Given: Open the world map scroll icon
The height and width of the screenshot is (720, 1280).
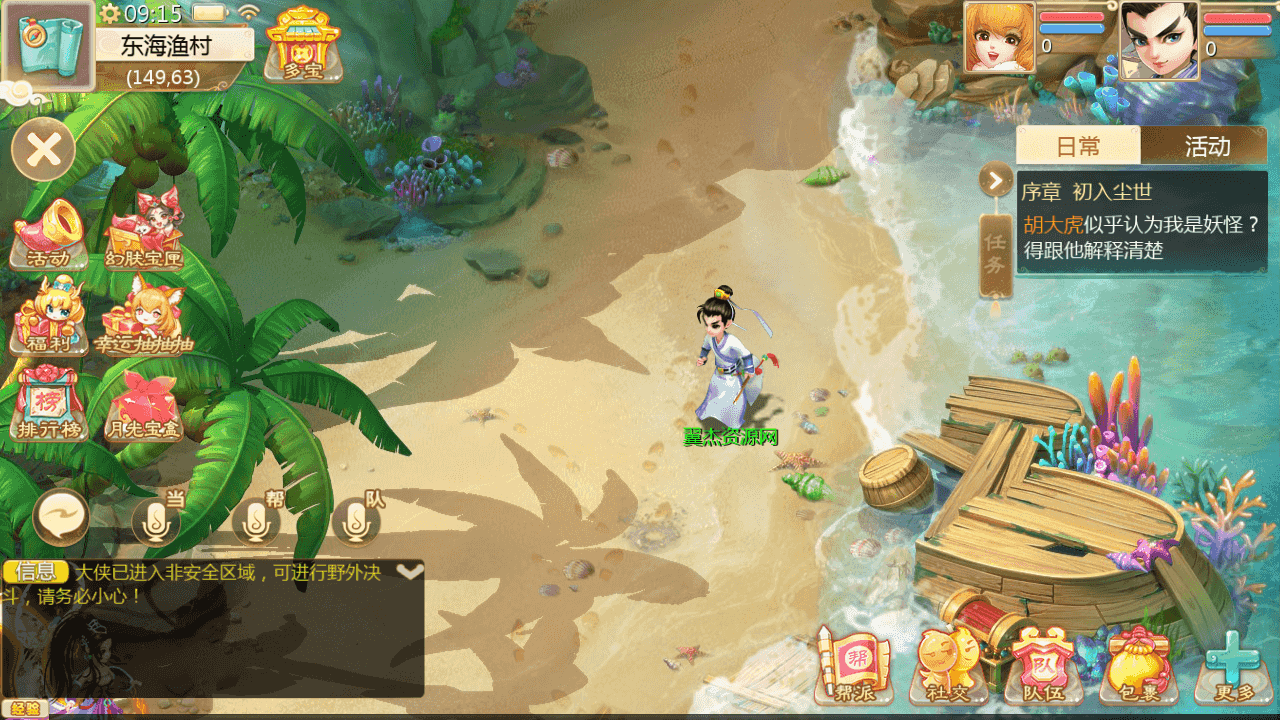Looking at the screenshot, I should point(47,45).
